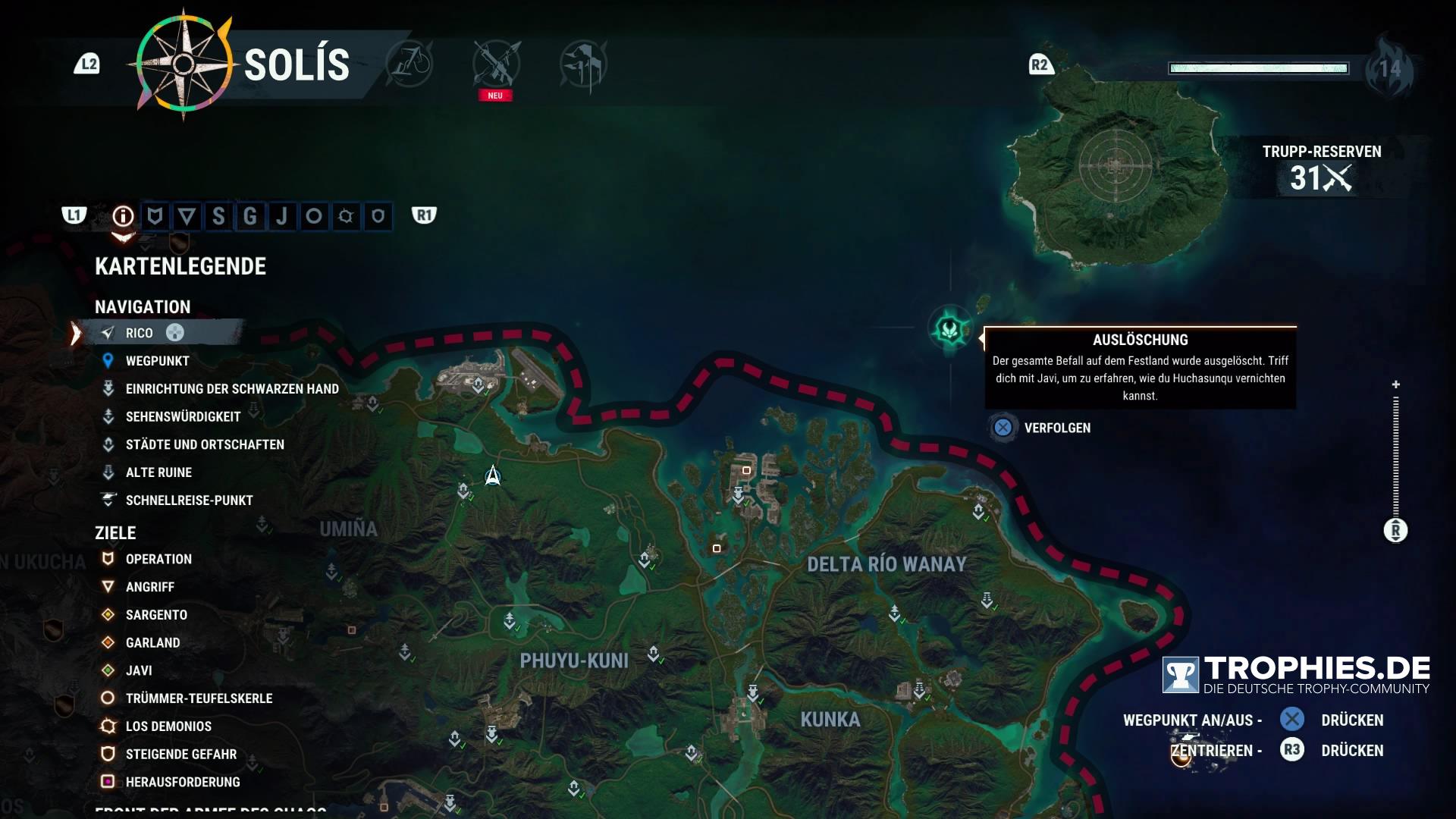1456x819 pixels.
Task: Choose Wegpunkt in the map legend
Action: tap(157, 361)
